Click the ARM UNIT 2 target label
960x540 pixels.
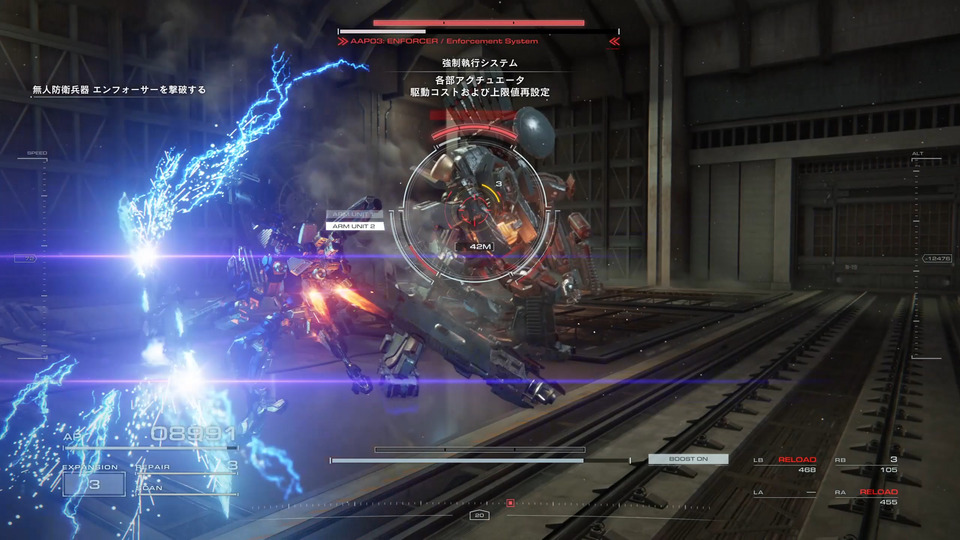coord(355,226)
